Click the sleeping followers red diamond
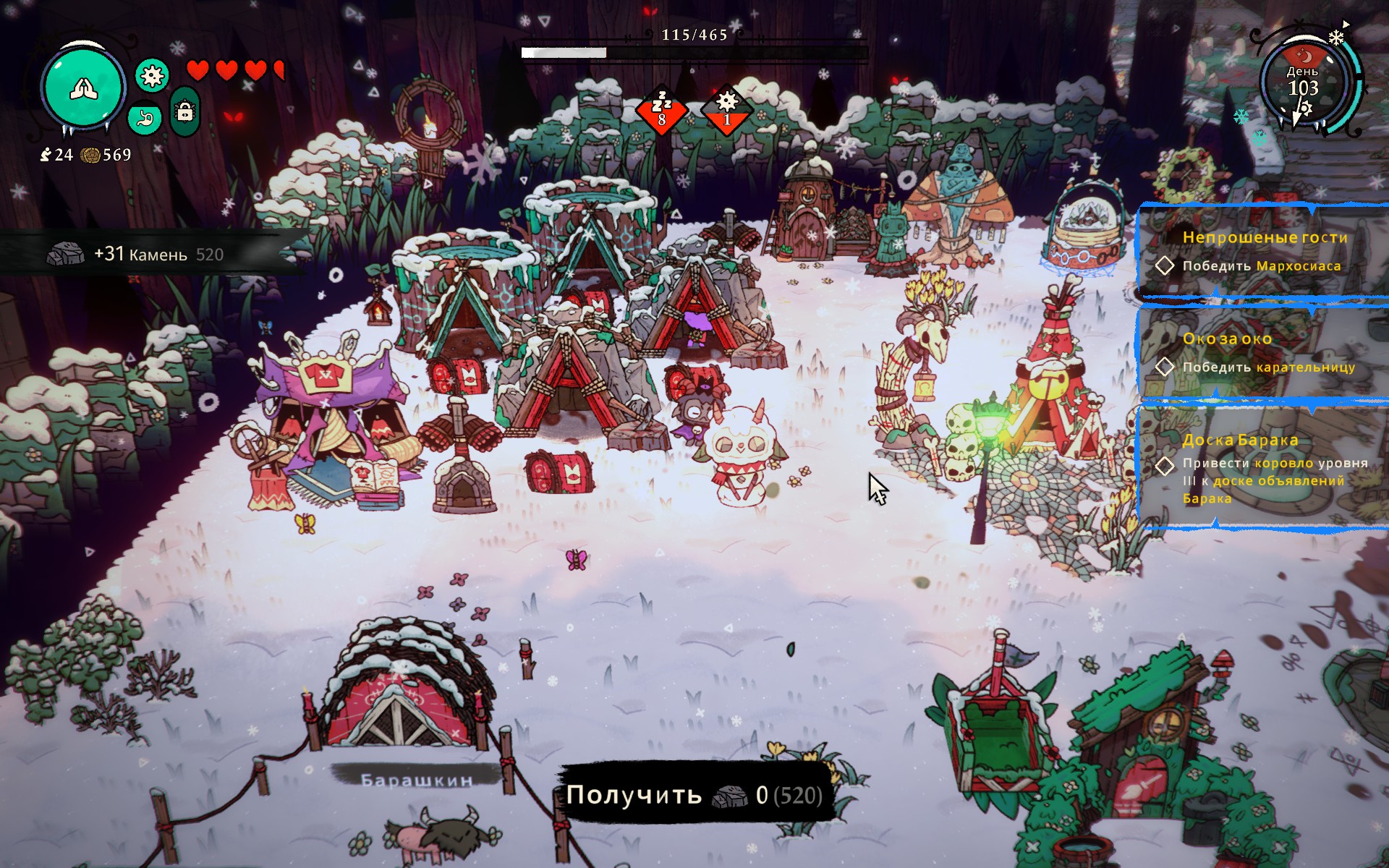The image size is (1389, 868). point(661,111)
